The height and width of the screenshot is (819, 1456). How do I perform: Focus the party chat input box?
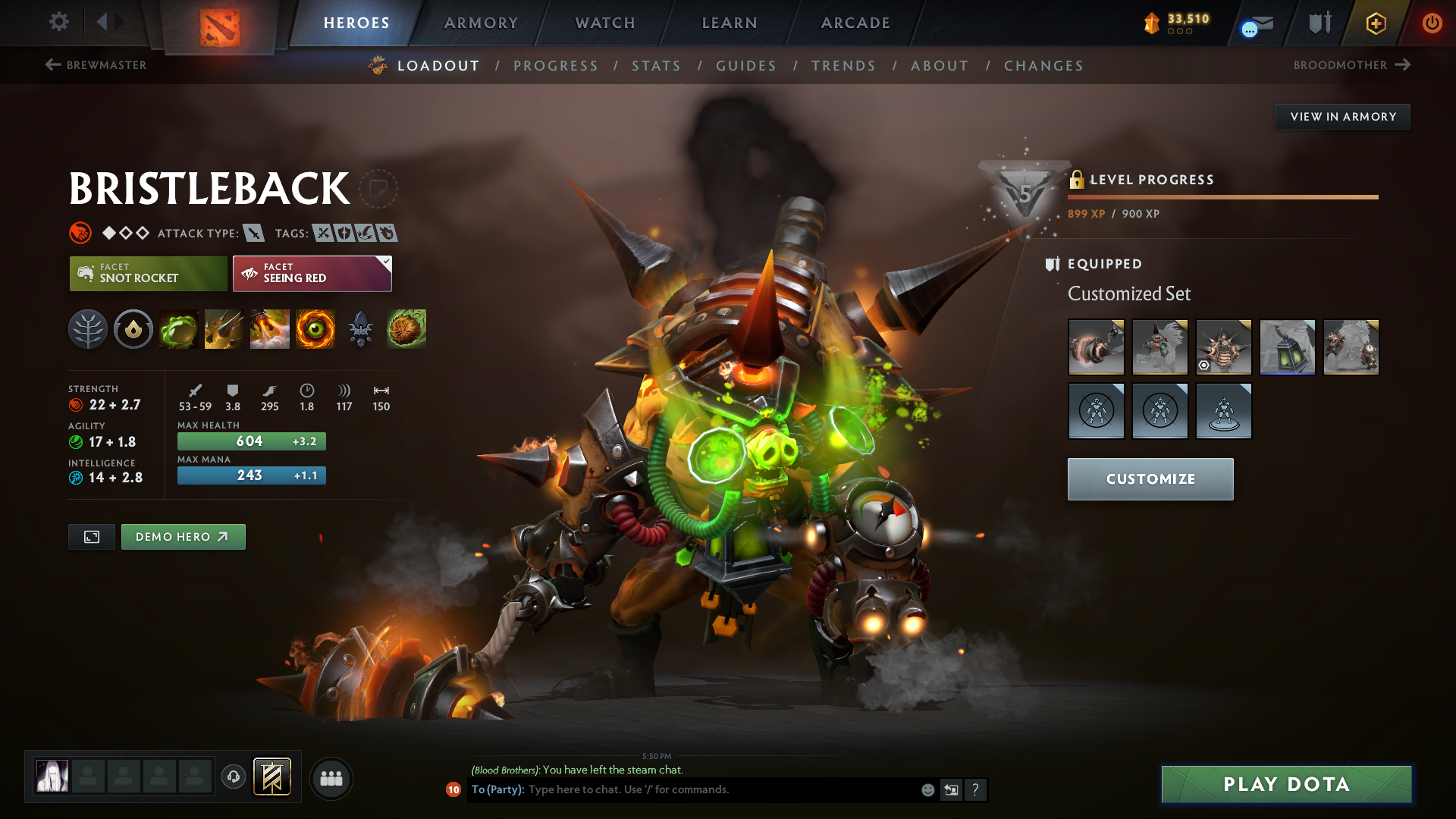720,789
